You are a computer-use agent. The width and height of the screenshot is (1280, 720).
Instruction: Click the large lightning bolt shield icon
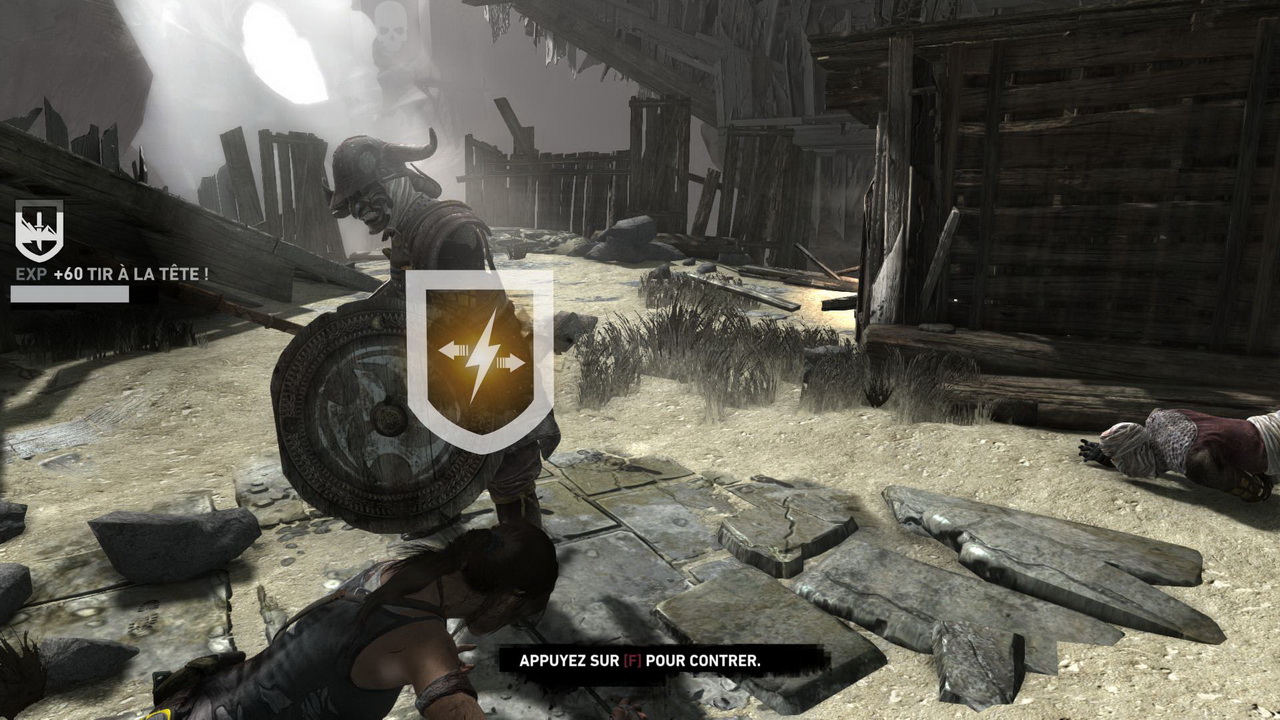[x=480, y=357]
